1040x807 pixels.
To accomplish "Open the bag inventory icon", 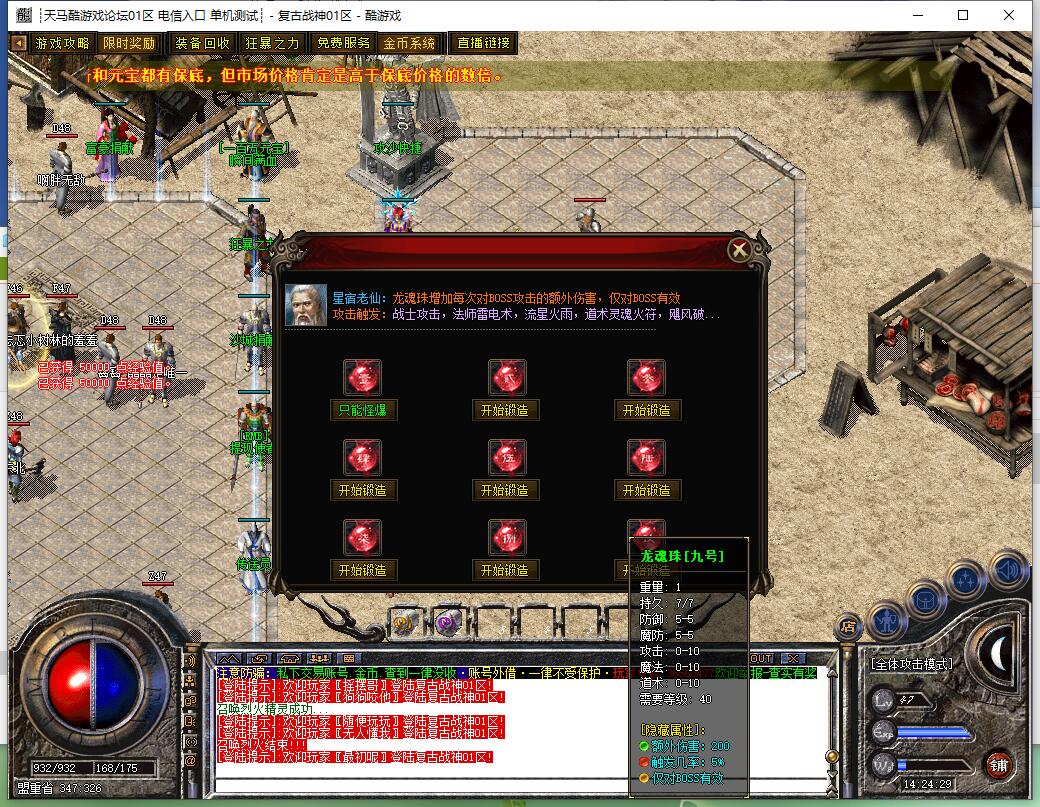I will pyautogui.click(x=927, y=597).
